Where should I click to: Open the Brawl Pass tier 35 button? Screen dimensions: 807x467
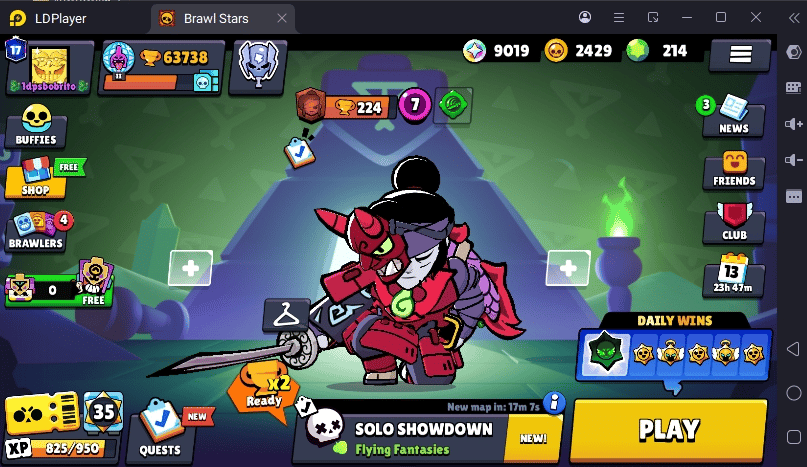click(103, 411)
